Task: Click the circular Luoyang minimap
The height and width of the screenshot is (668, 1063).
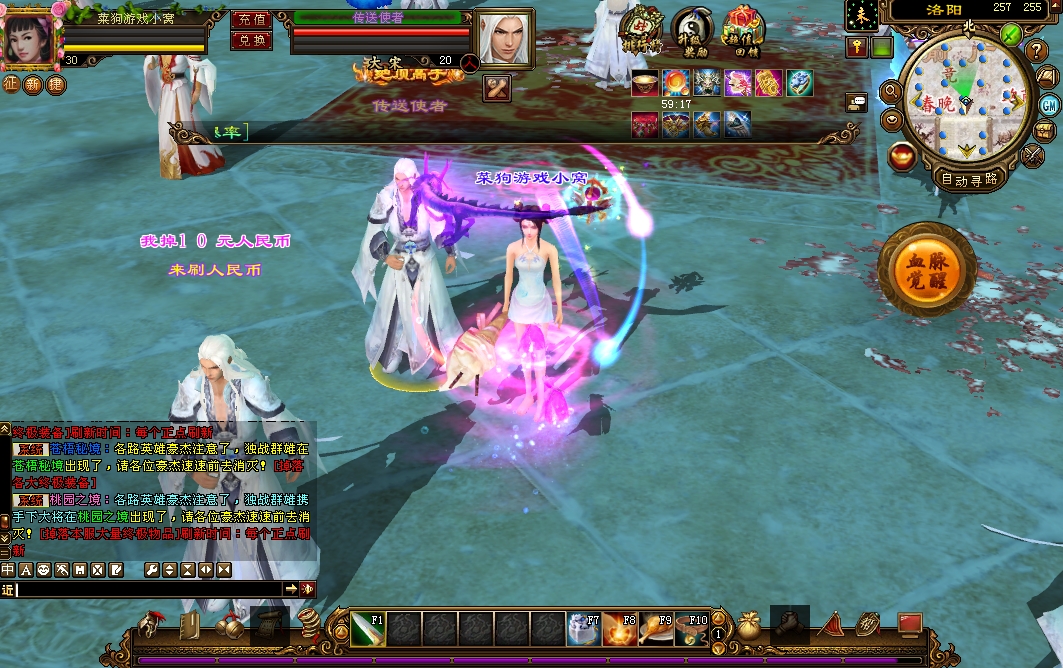Action: tap(963, 96)
